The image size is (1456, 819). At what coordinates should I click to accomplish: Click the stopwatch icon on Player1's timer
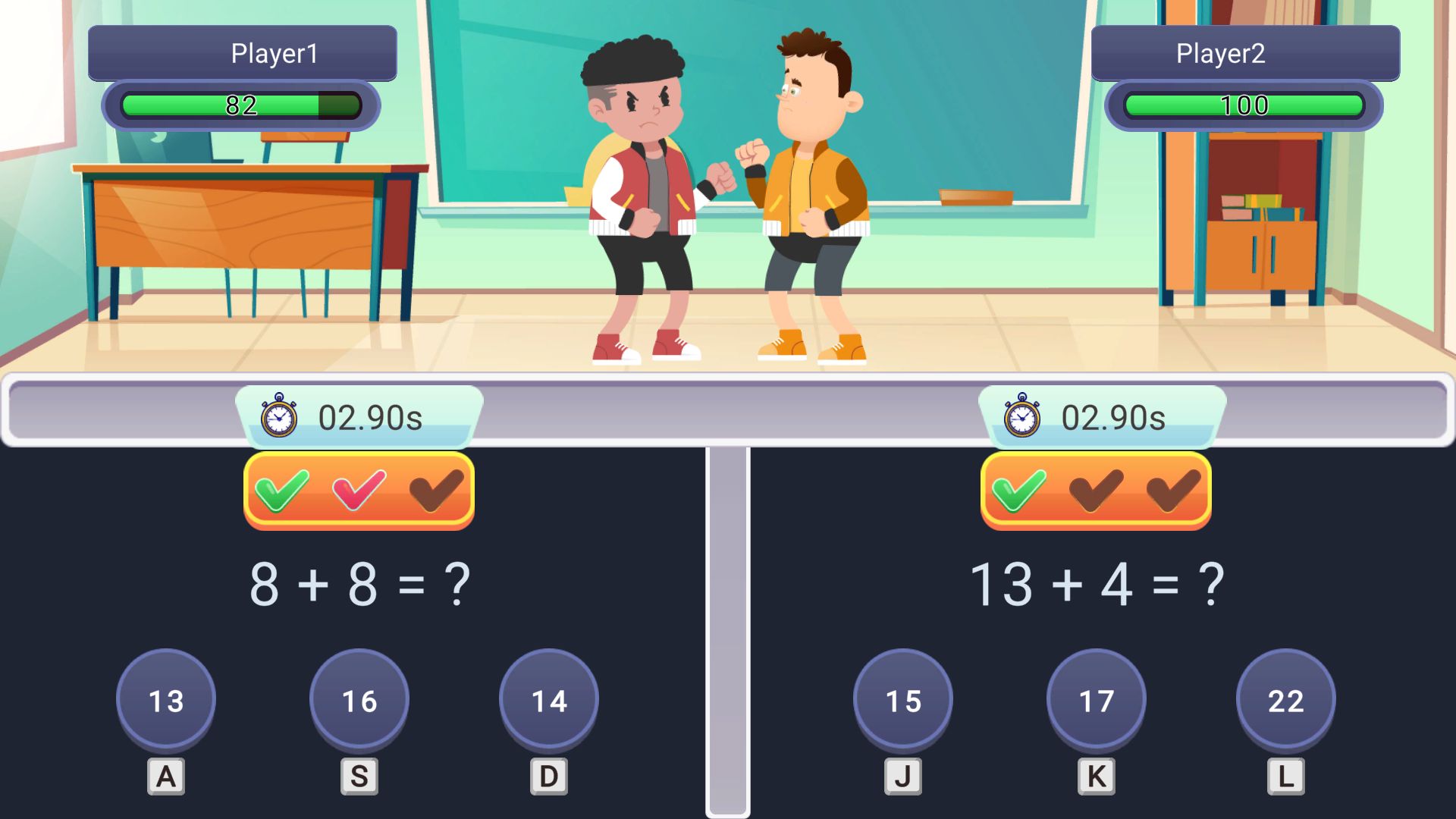point(278,416)
